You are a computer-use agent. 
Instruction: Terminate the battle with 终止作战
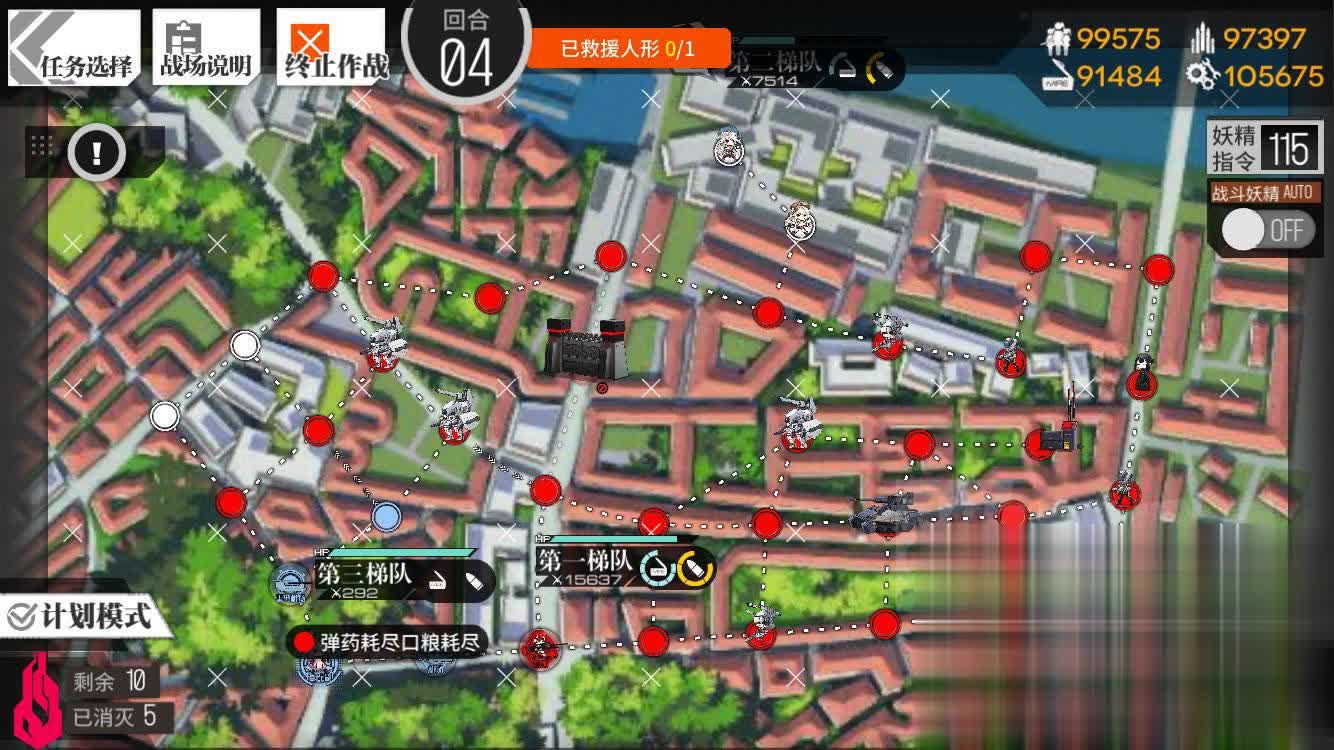click(x=330, y=47)
